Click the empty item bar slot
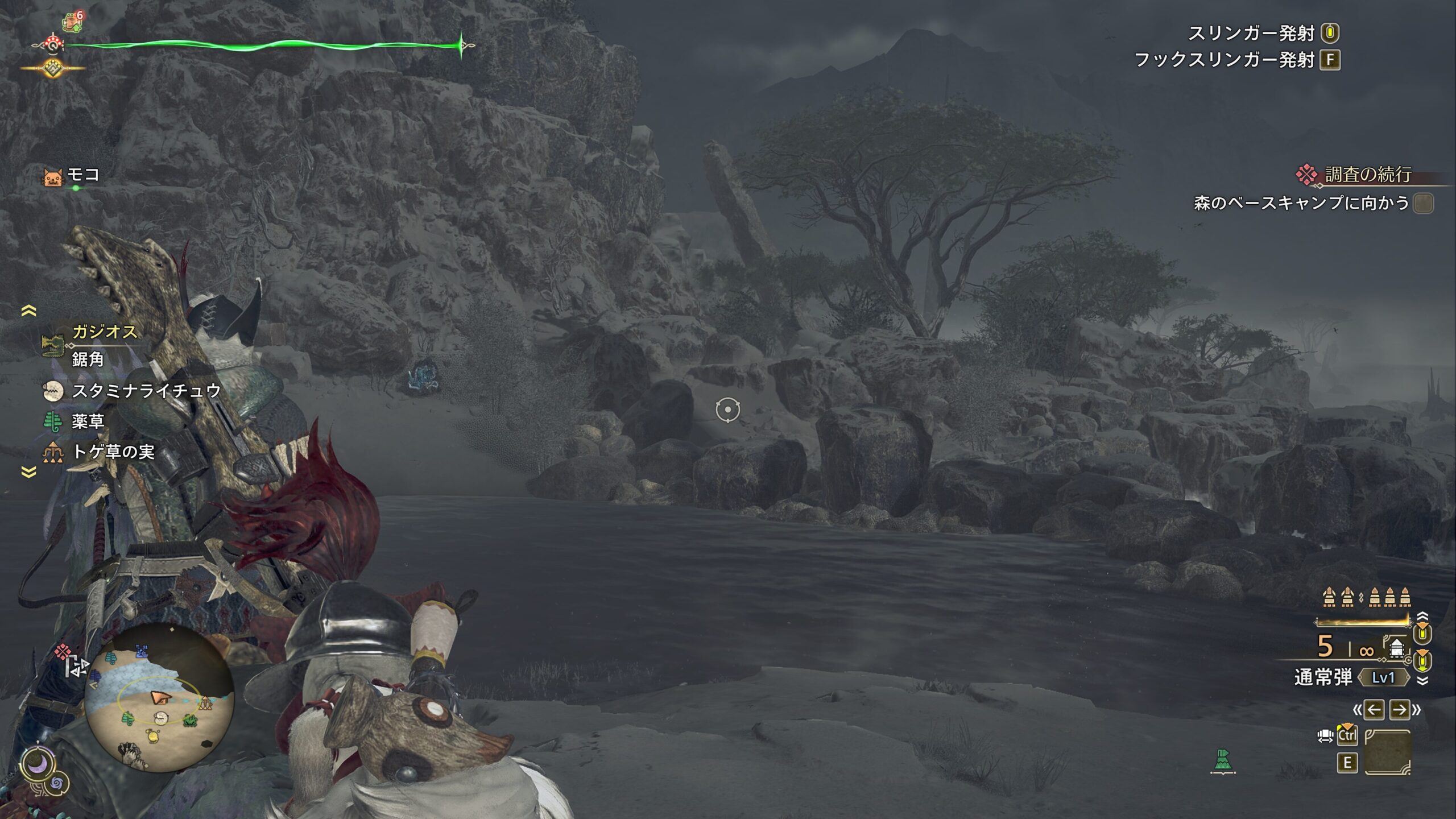1456x819 pixels. coord(1388,752)
